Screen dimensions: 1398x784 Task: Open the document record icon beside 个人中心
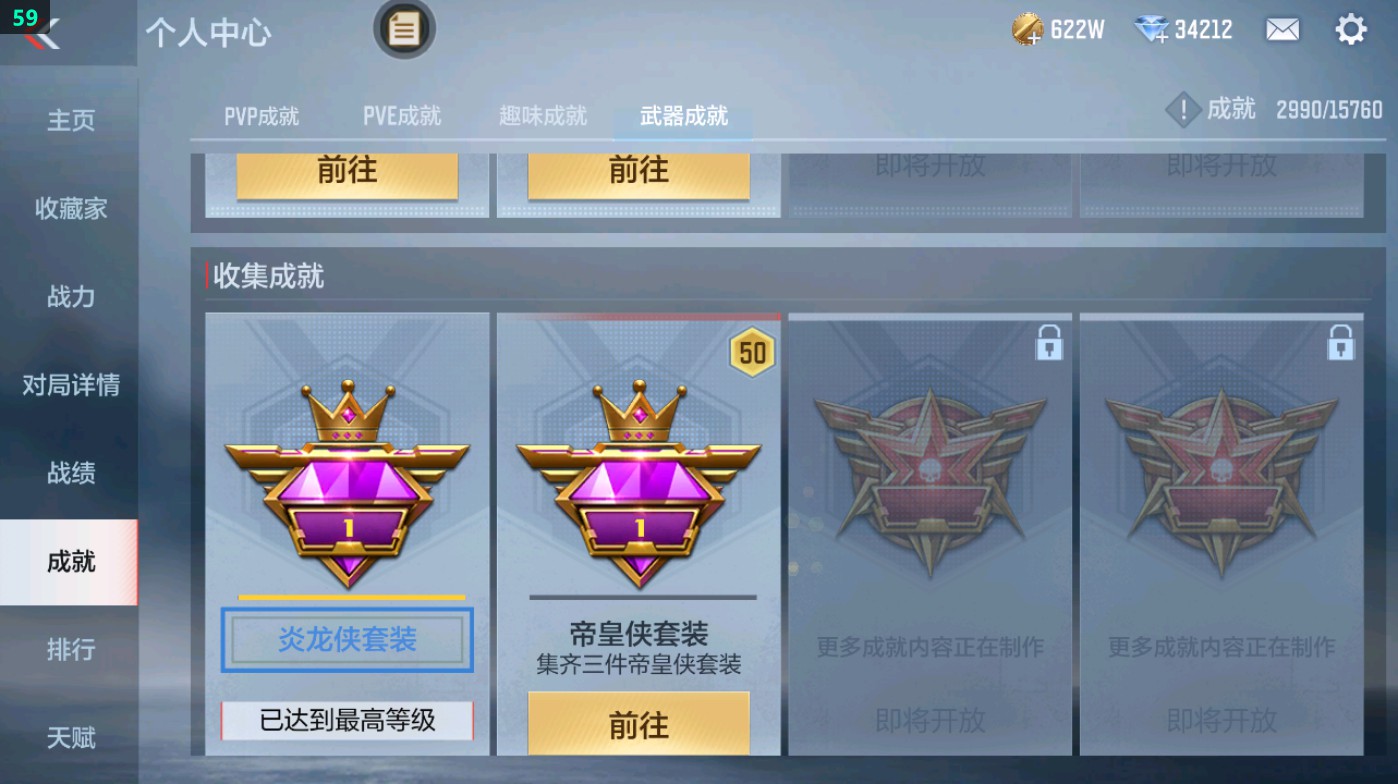coord(404,30)
